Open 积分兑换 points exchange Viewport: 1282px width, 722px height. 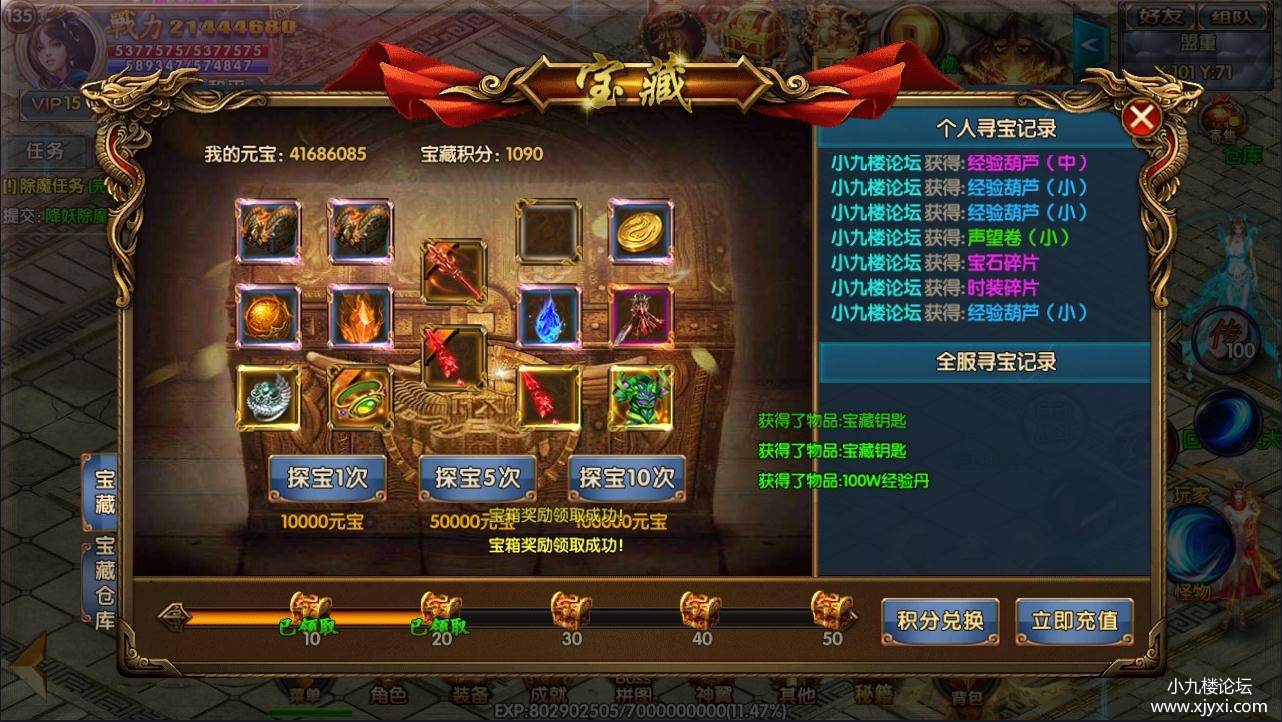939,620
